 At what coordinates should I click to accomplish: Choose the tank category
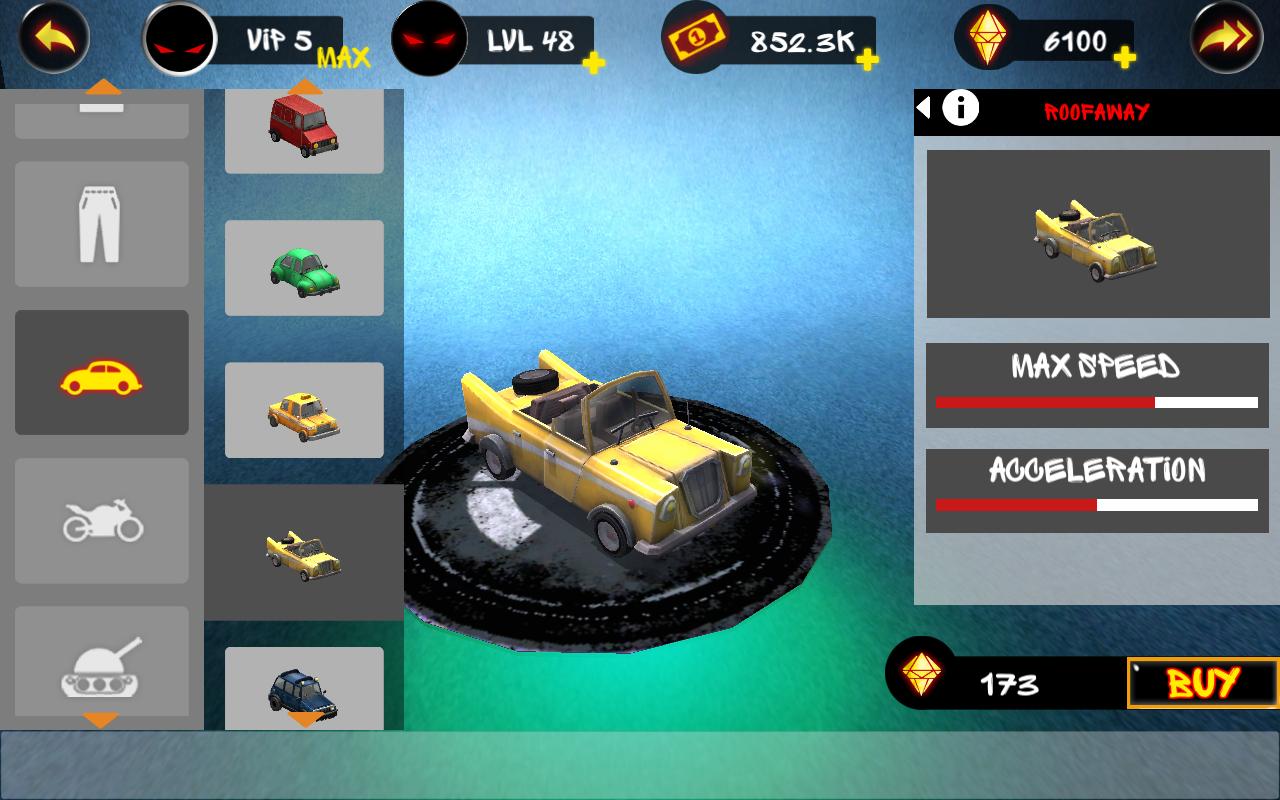[101, 663]
